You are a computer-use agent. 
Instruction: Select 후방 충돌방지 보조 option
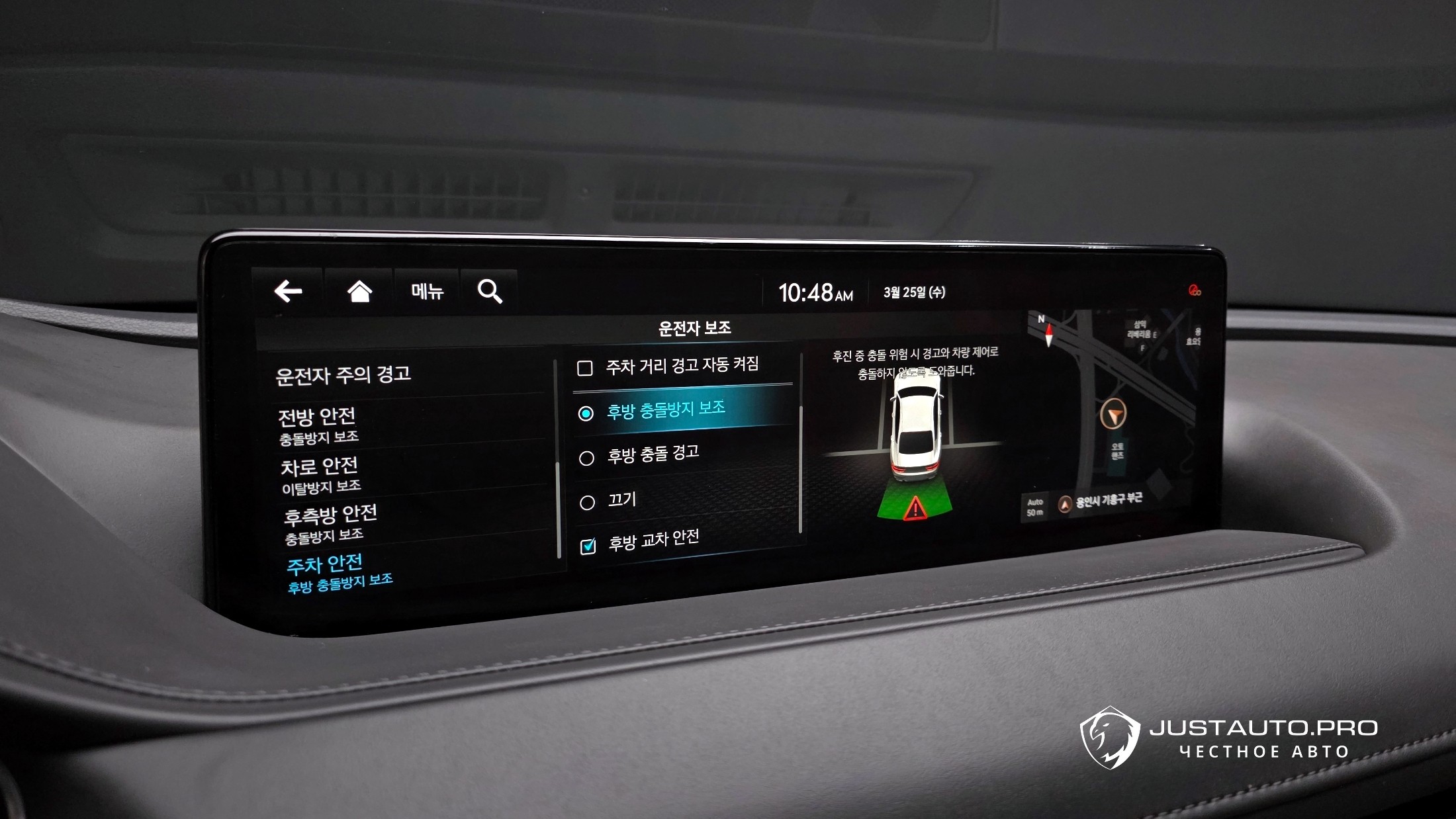(x=586, y=413)
